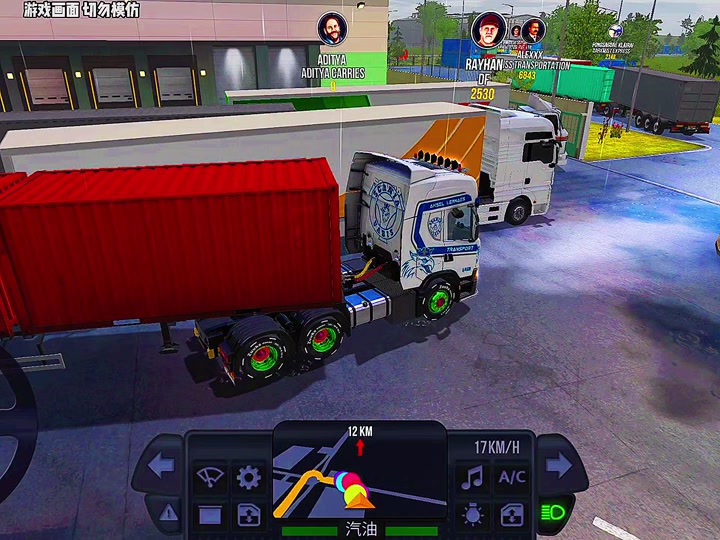
Task: Select Aditya's player avatar
Action: (x=332, y=28)
